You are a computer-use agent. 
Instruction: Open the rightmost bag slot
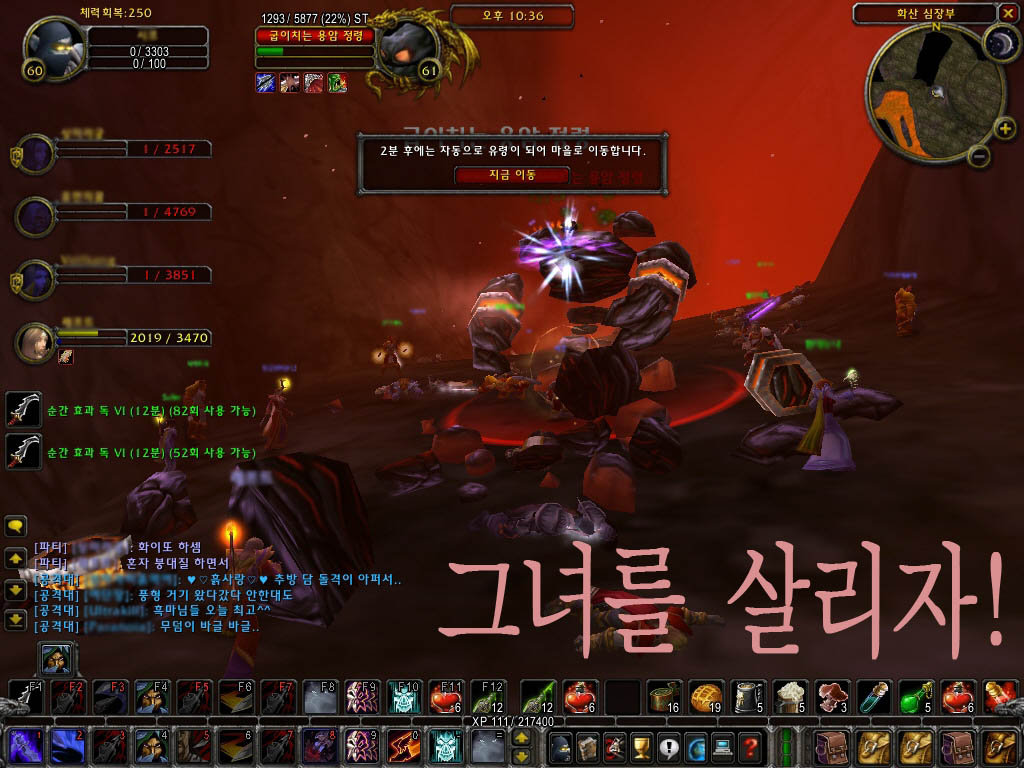coord(999,745)
